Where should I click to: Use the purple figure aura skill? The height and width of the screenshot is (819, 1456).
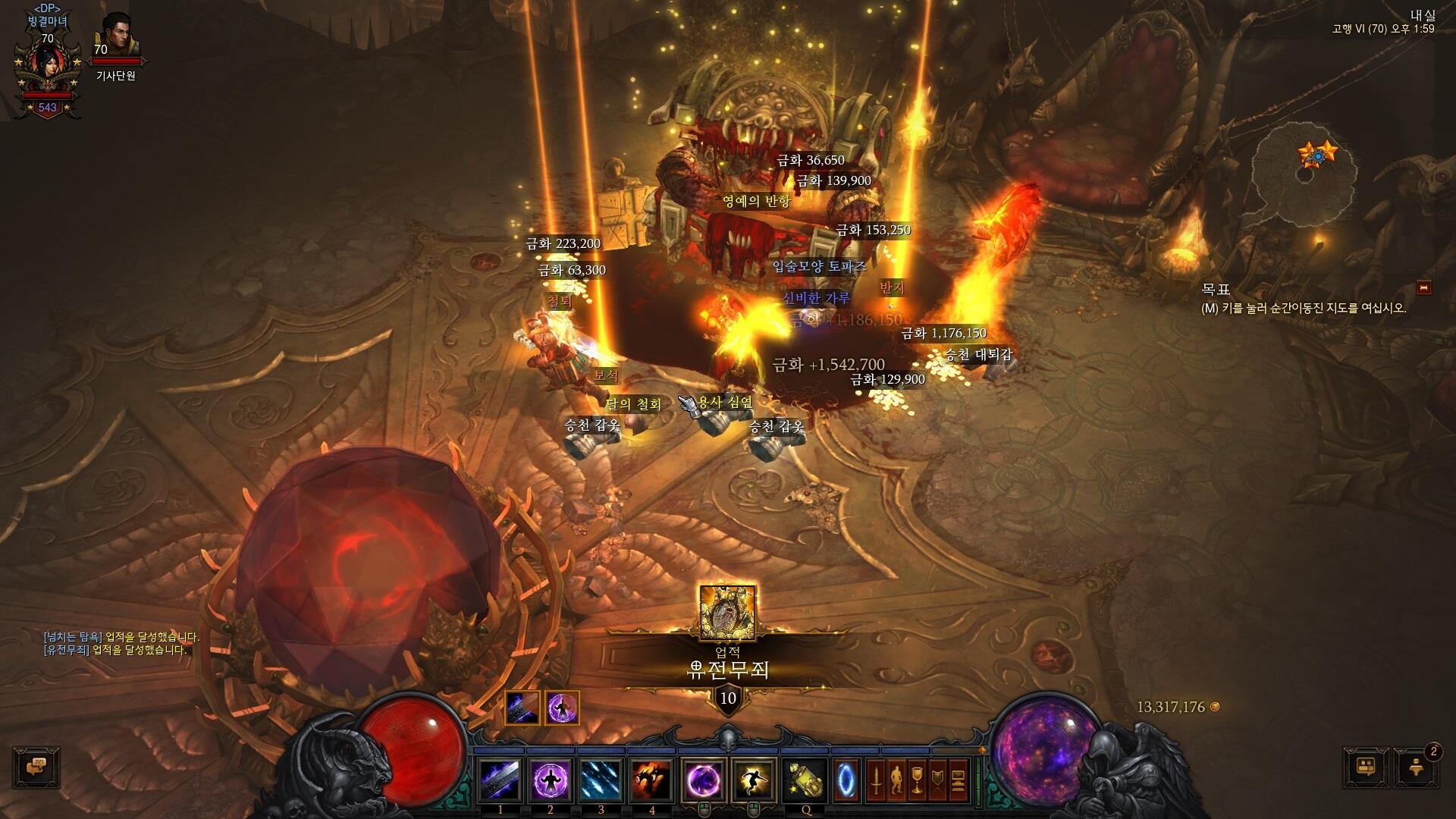pyautogui.click(x=551, y=780)
